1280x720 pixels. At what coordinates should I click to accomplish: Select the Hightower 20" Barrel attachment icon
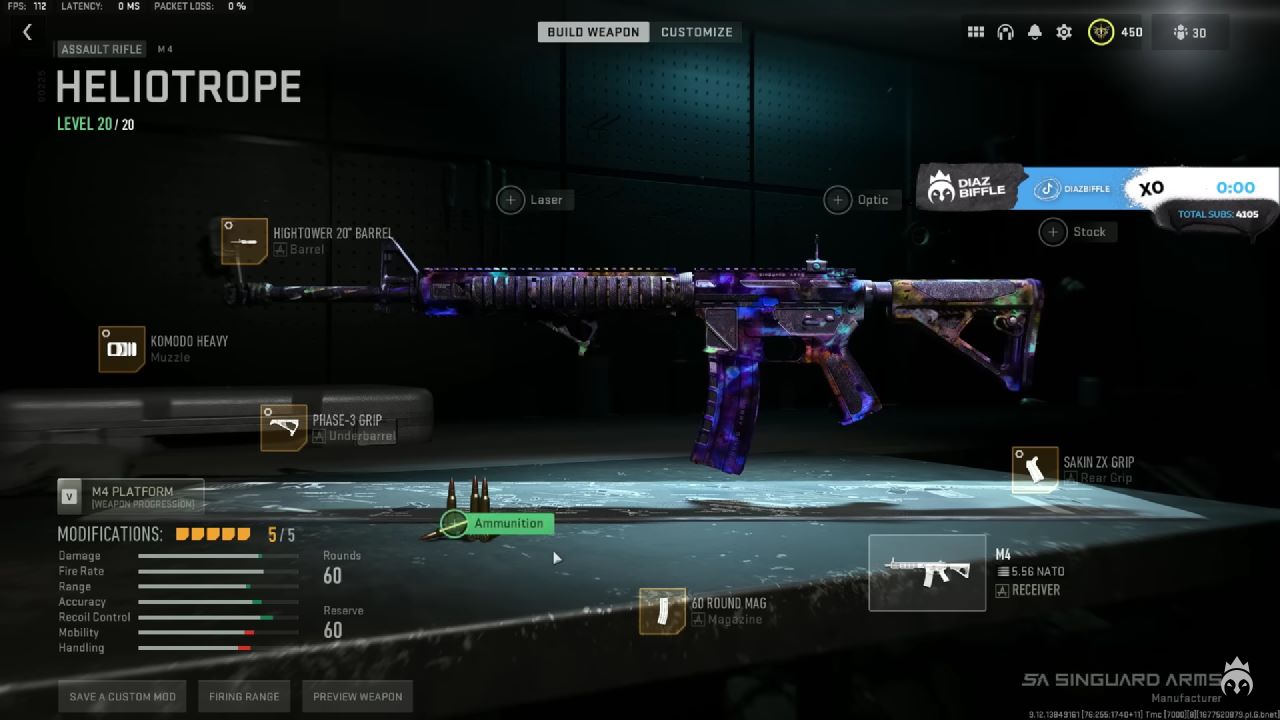[244, 241]
